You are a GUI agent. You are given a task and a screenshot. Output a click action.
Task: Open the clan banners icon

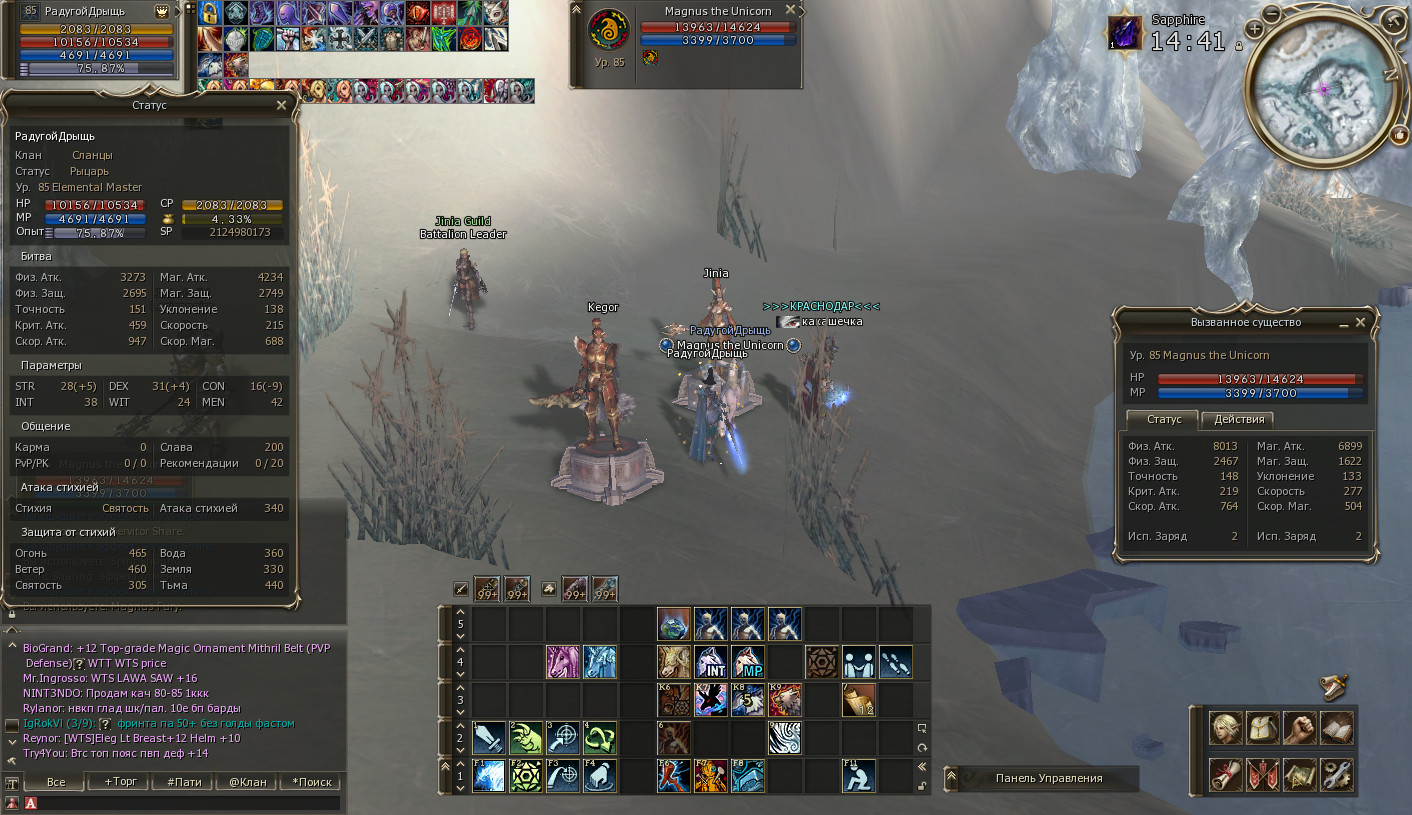[1263, 774]
